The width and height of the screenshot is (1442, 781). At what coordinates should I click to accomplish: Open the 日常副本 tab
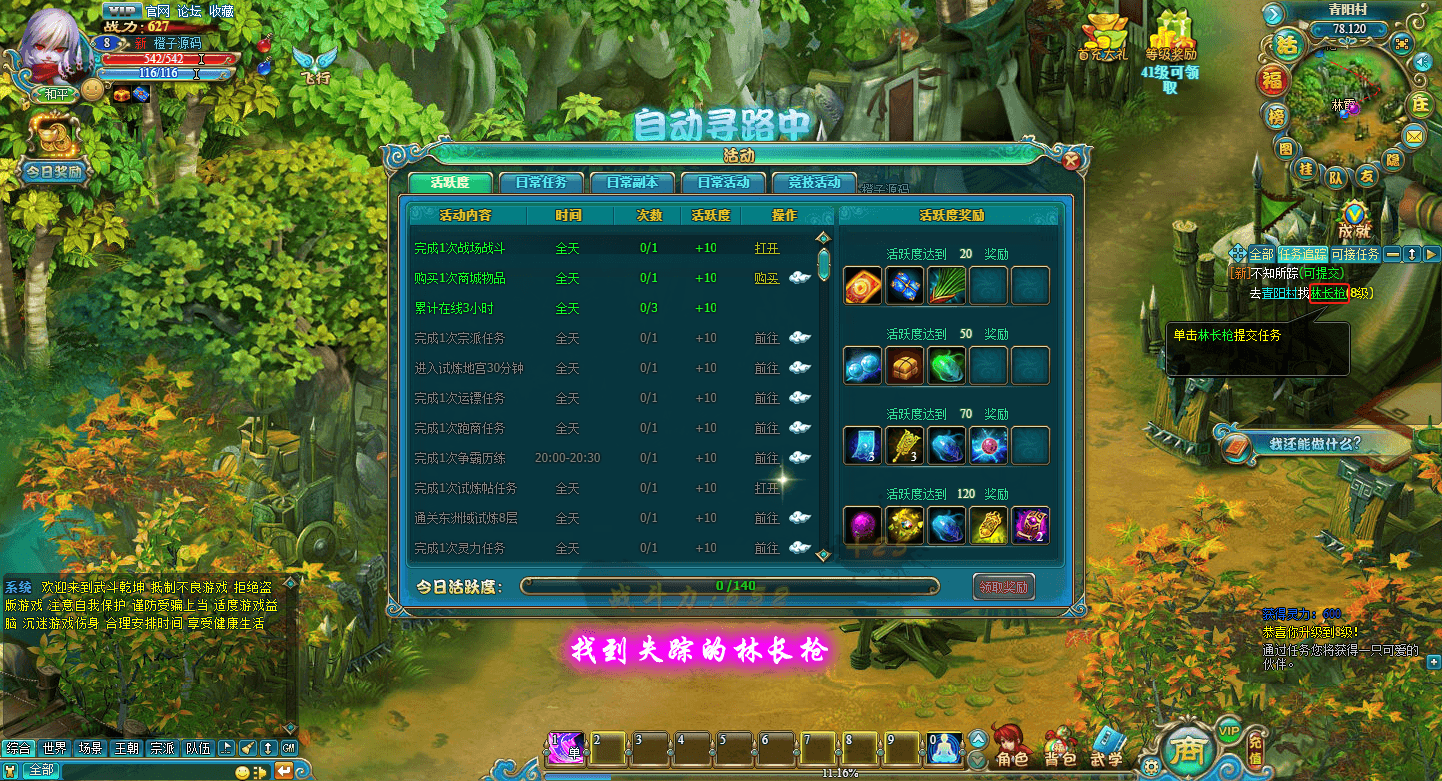(x=631, y=183)
